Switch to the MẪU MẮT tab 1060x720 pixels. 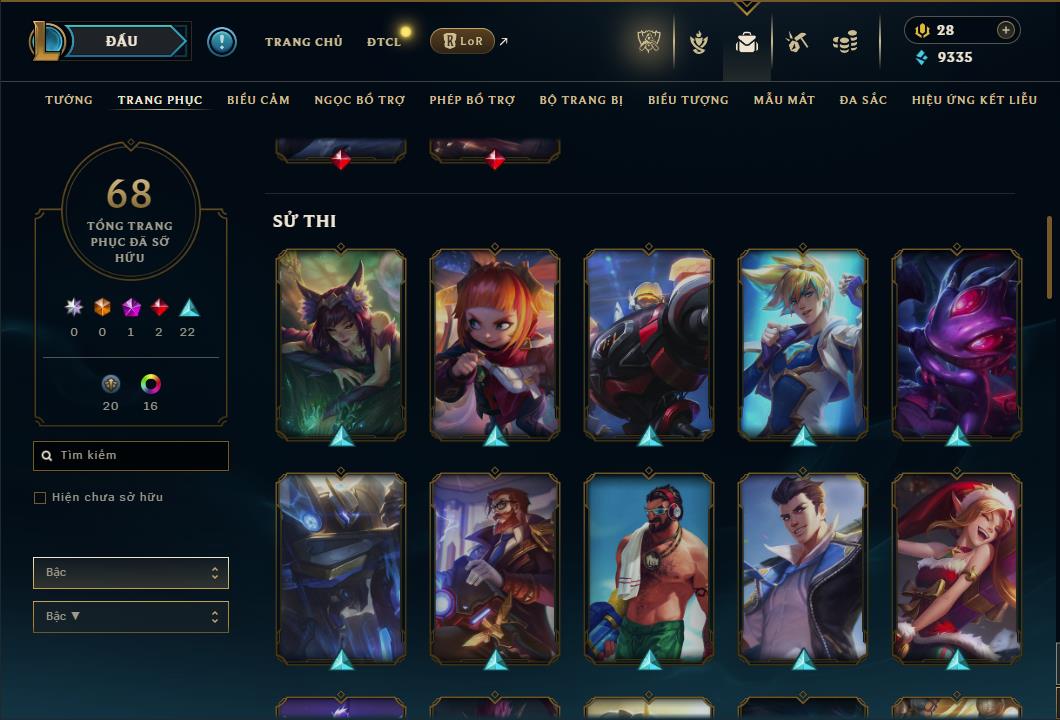pyautogui.click(x=784, y=100)
